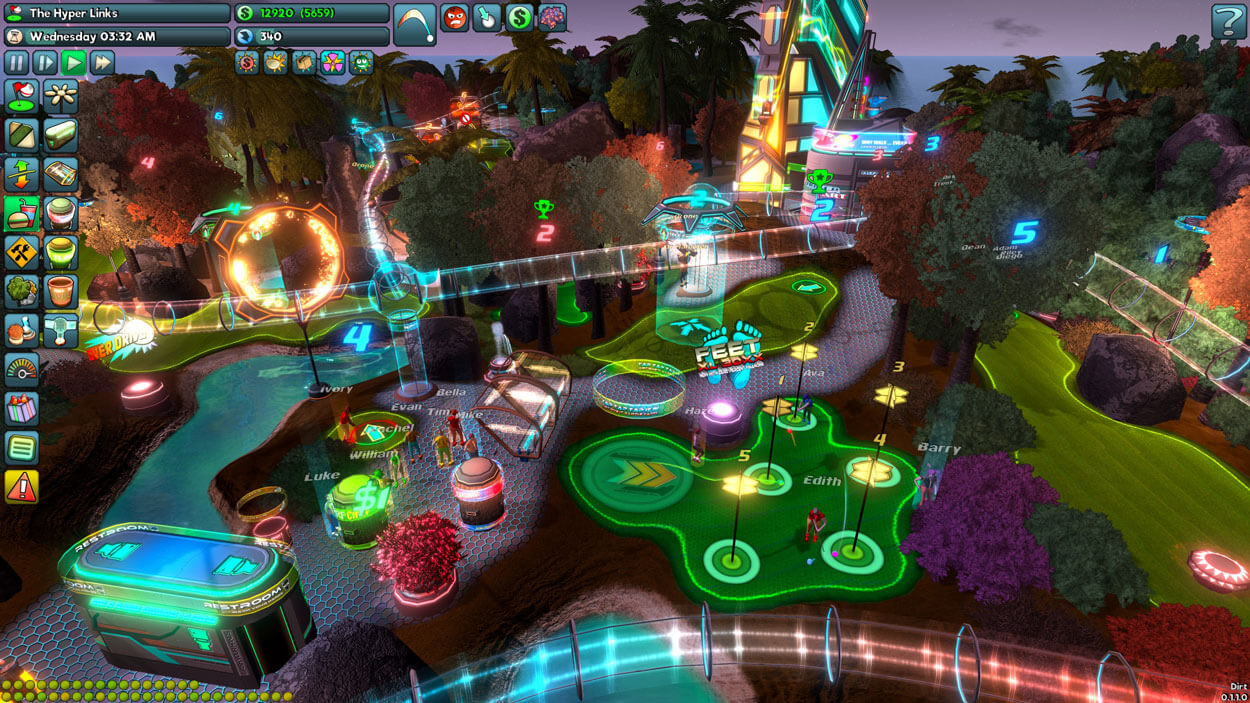
Task: Select the terrain raise/lower arrows tool
Action: tap(21, 174)
